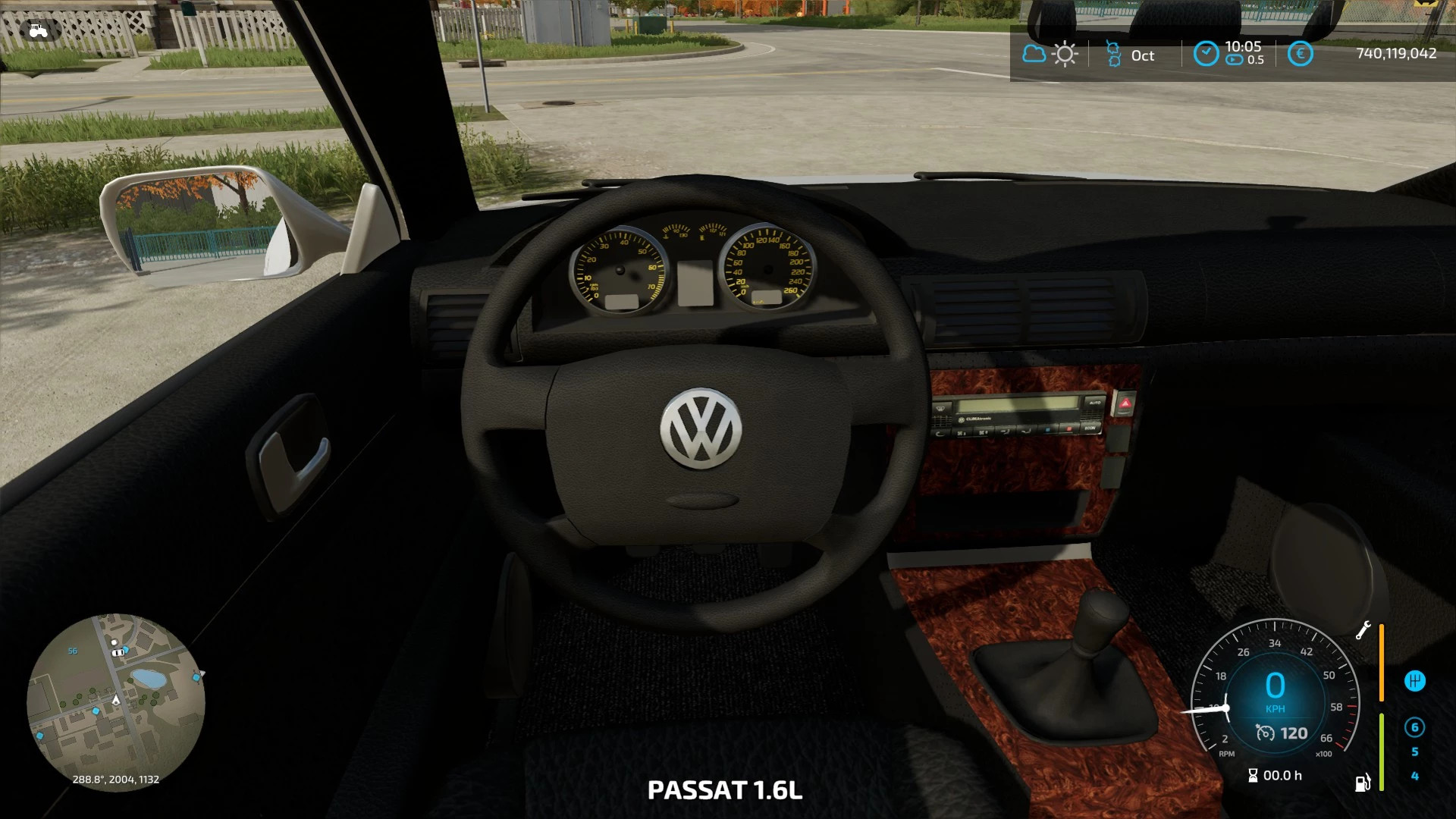Click the fuel pump icon near the speedometer
Image resolution: width=1456 pixels, height=819 pixels.
pos(1362,782)
